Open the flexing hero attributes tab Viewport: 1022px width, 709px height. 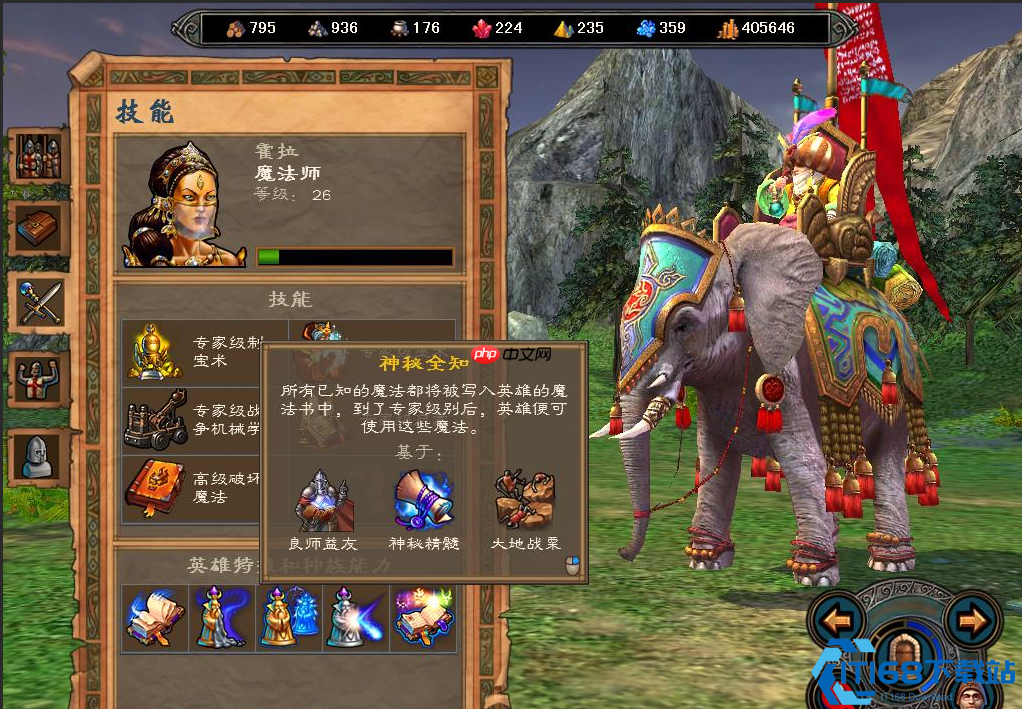[x=39, y=377]
